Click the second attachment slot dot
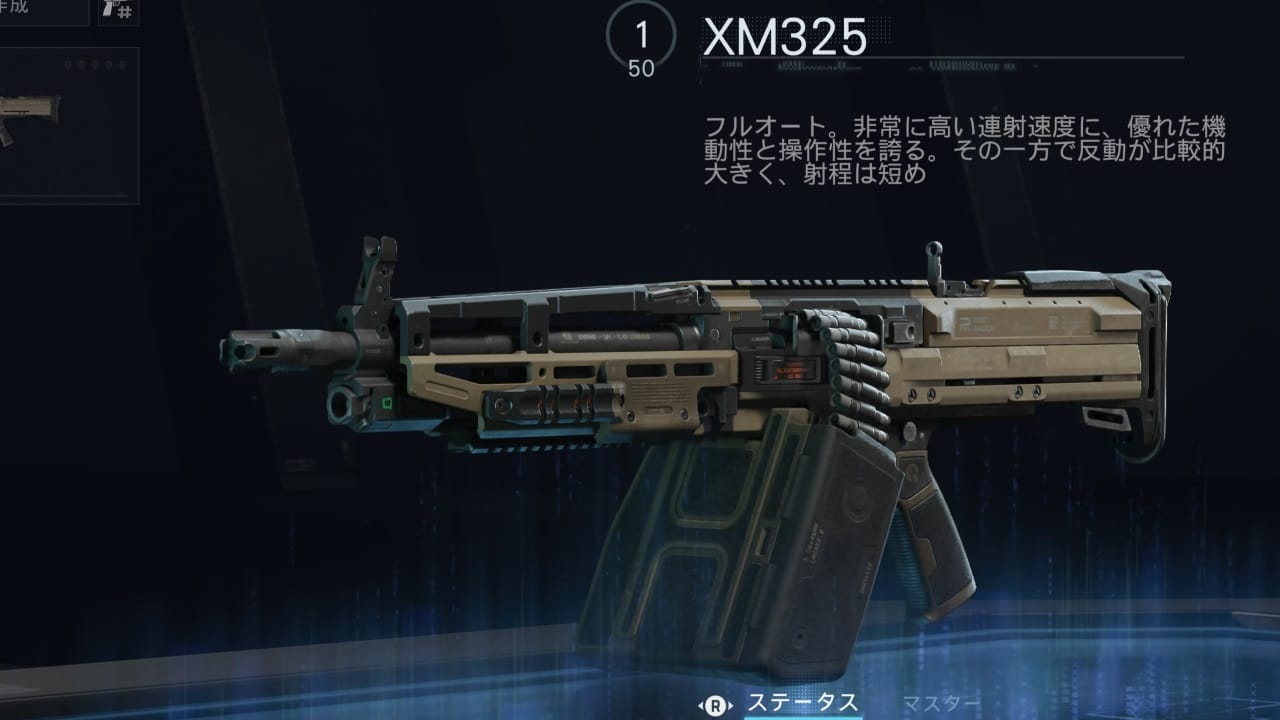Image resolution: width=1280 pixels, height=720 pixels. (81, 65)
